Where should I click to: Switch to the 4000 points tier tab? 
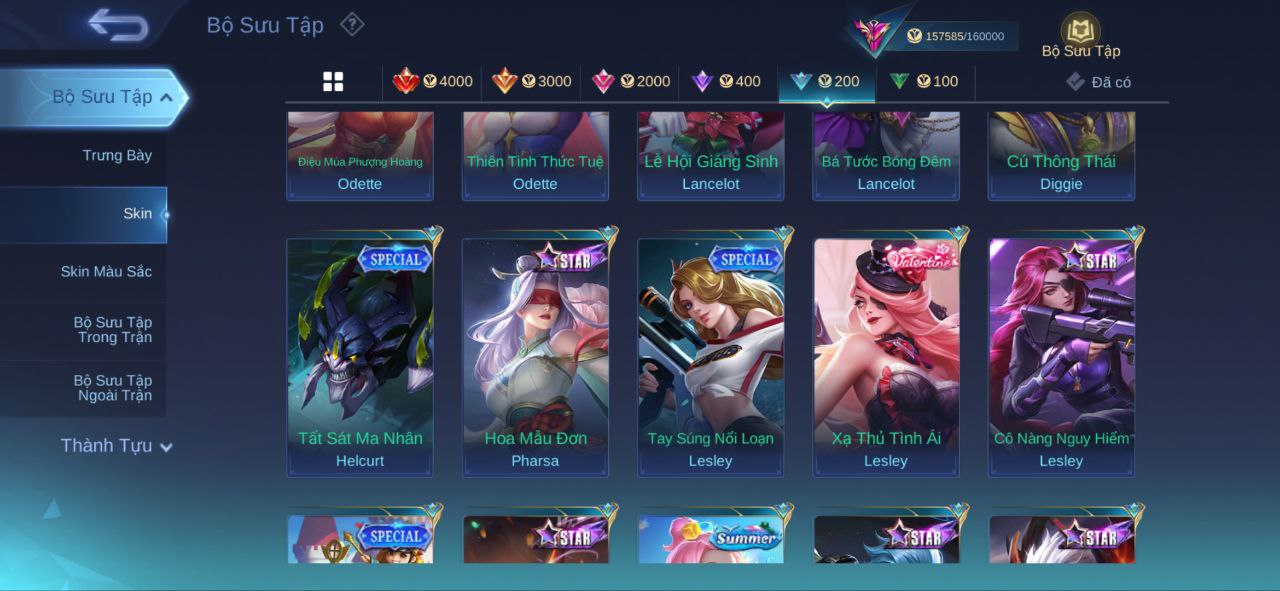tap(432, 82)
